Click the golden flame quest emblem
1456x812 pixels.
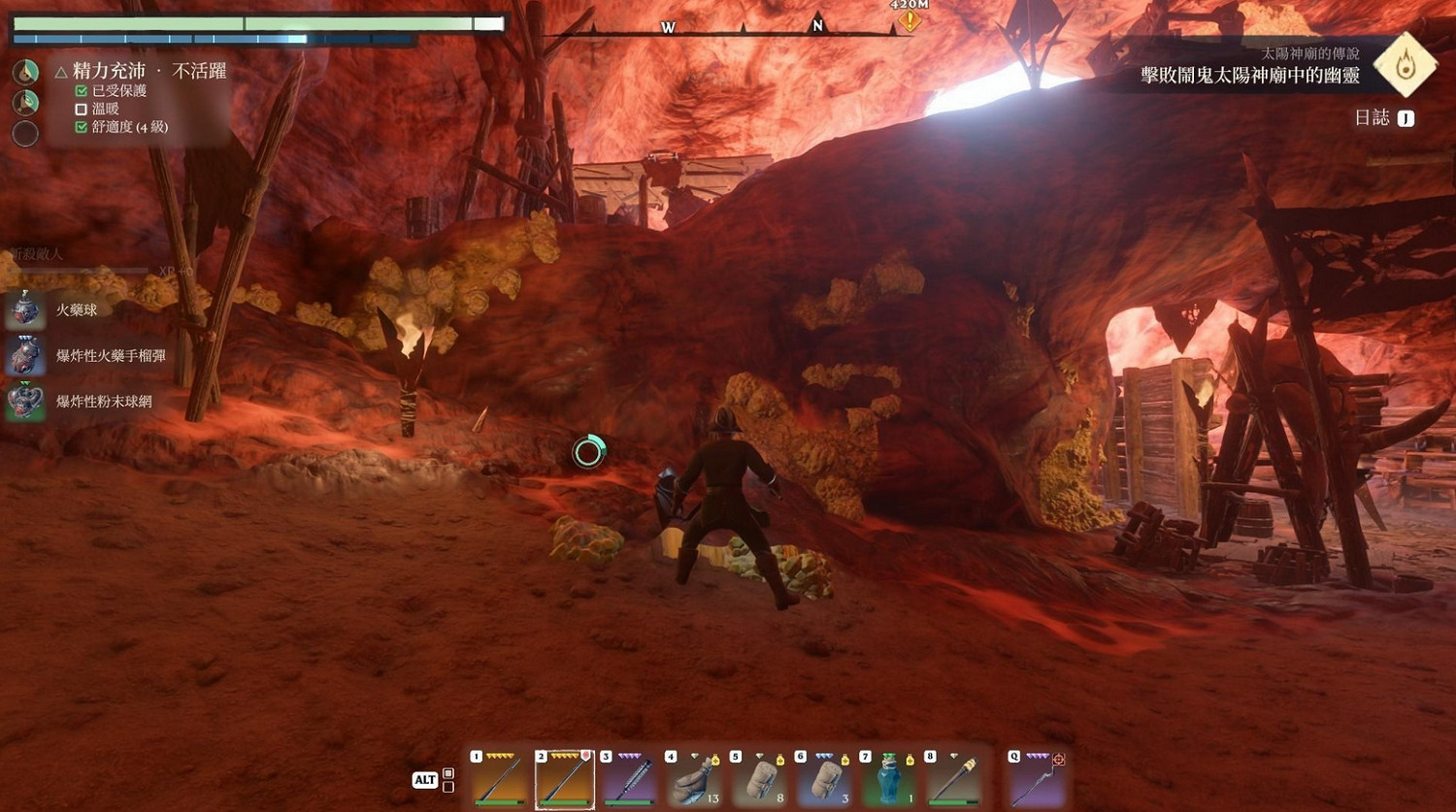(x=1406, y=65)
